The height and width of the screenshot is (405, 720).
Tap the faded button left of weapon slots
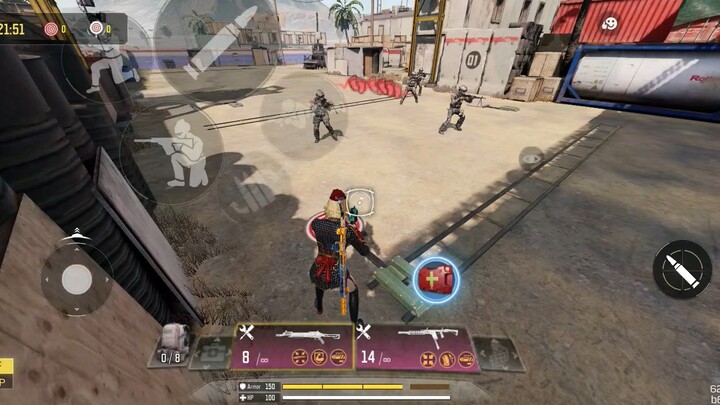coord(212,352)
